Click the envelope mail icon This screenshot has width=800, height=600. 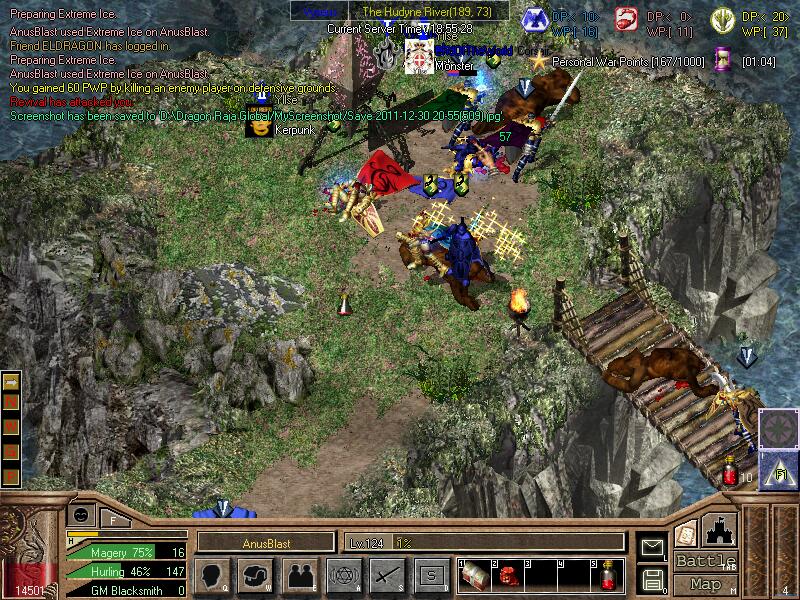(652, 547)
